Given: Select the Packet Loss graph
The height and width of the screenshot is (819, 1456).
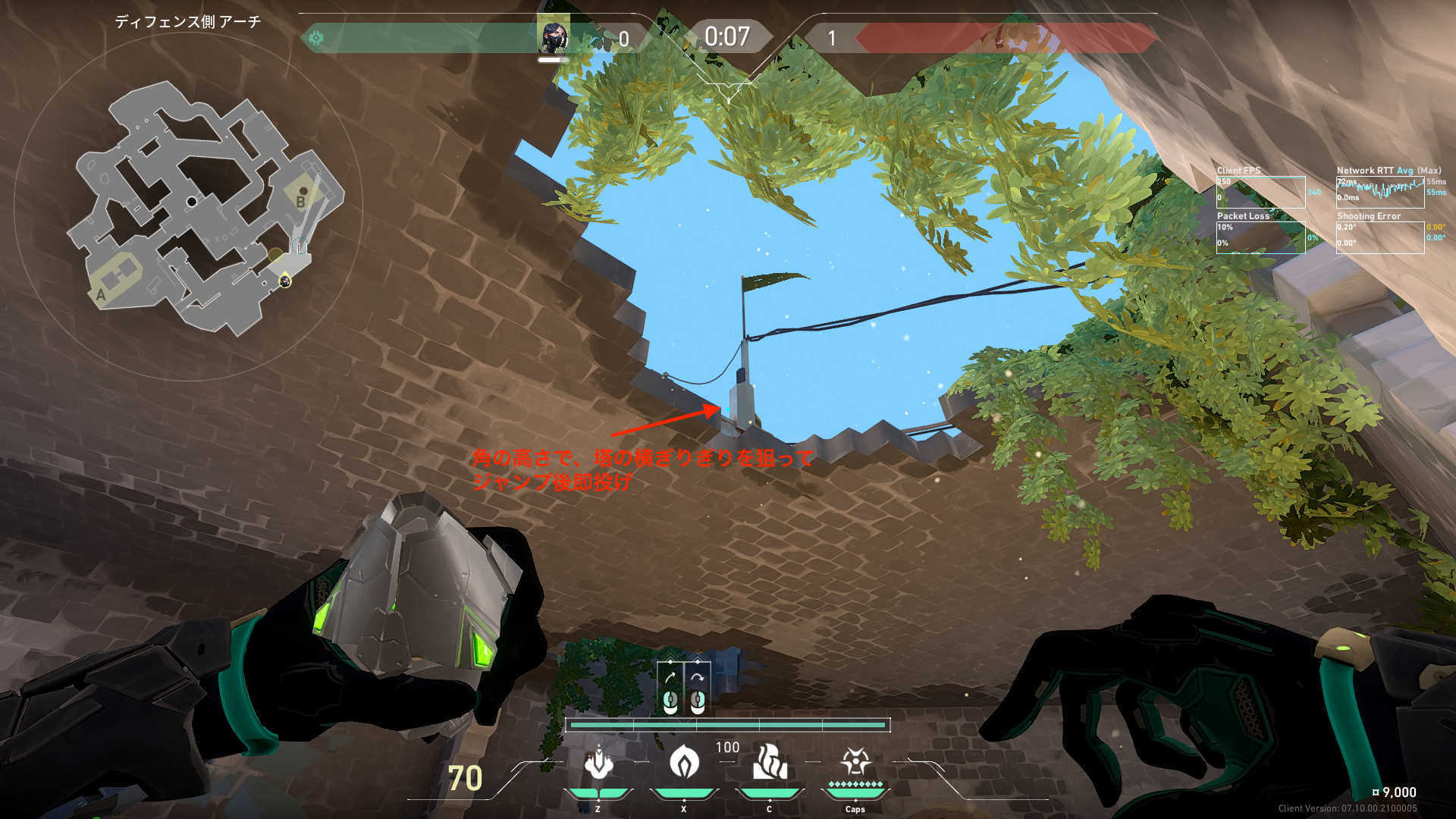Looking at the screenshot, I should (x=1260, y=237).
